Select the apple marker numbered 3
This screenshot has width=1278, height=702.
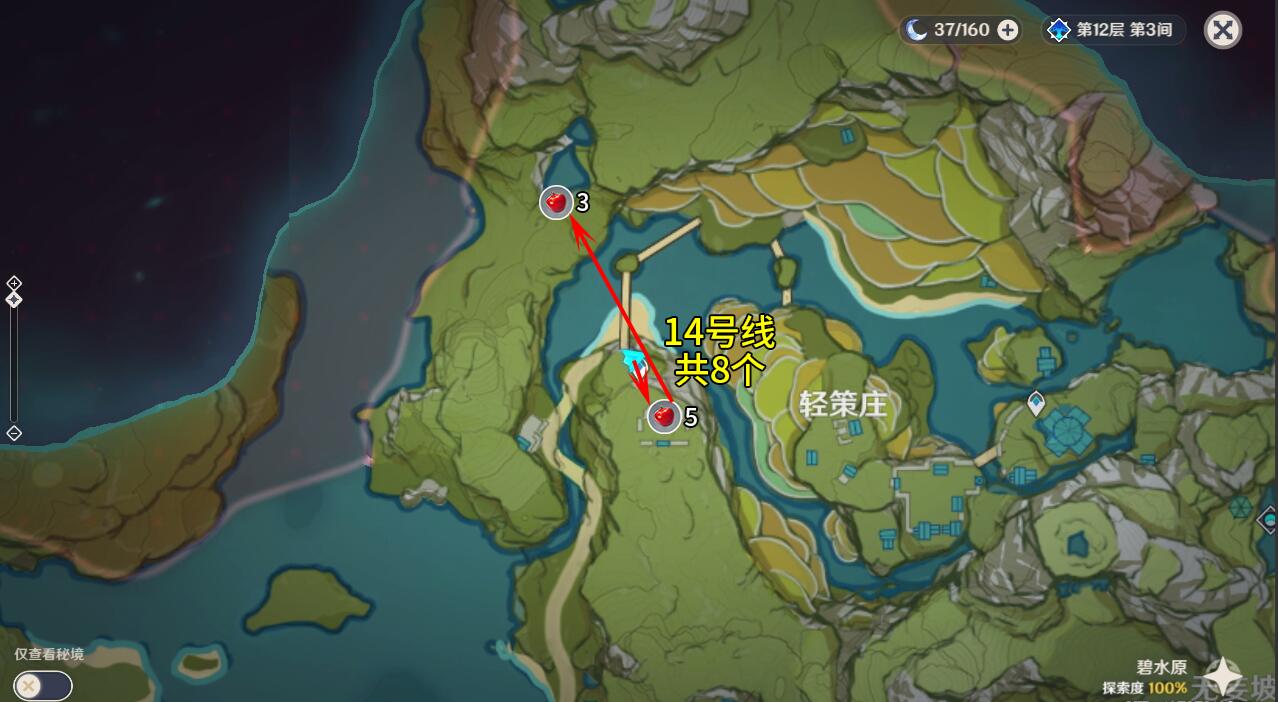(x=556, y=202)
